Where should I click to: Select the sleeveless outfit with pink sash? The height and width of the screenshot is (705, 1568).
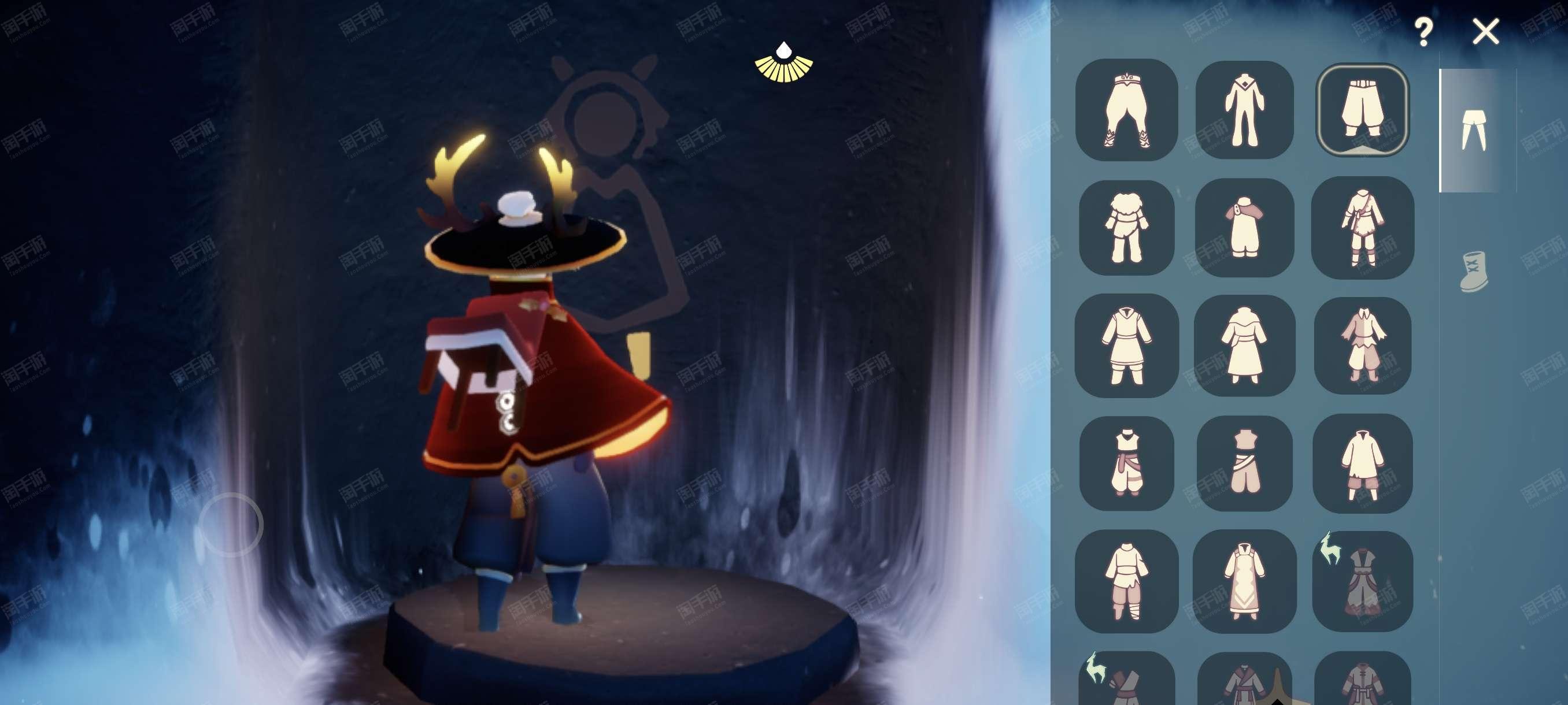pos(1126,463)
